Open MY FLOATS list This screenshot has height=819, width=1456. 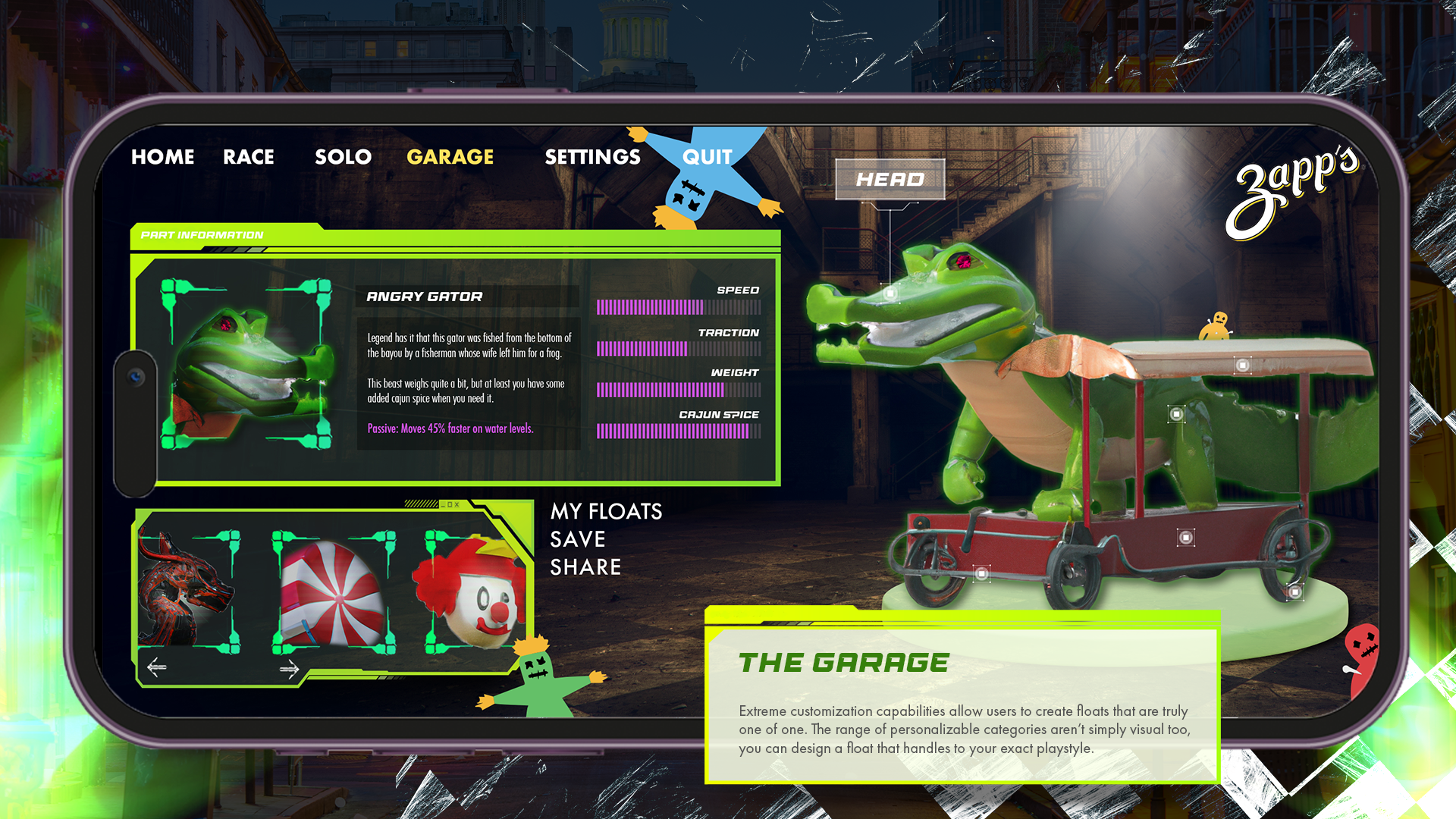click(x=606, y=512)
